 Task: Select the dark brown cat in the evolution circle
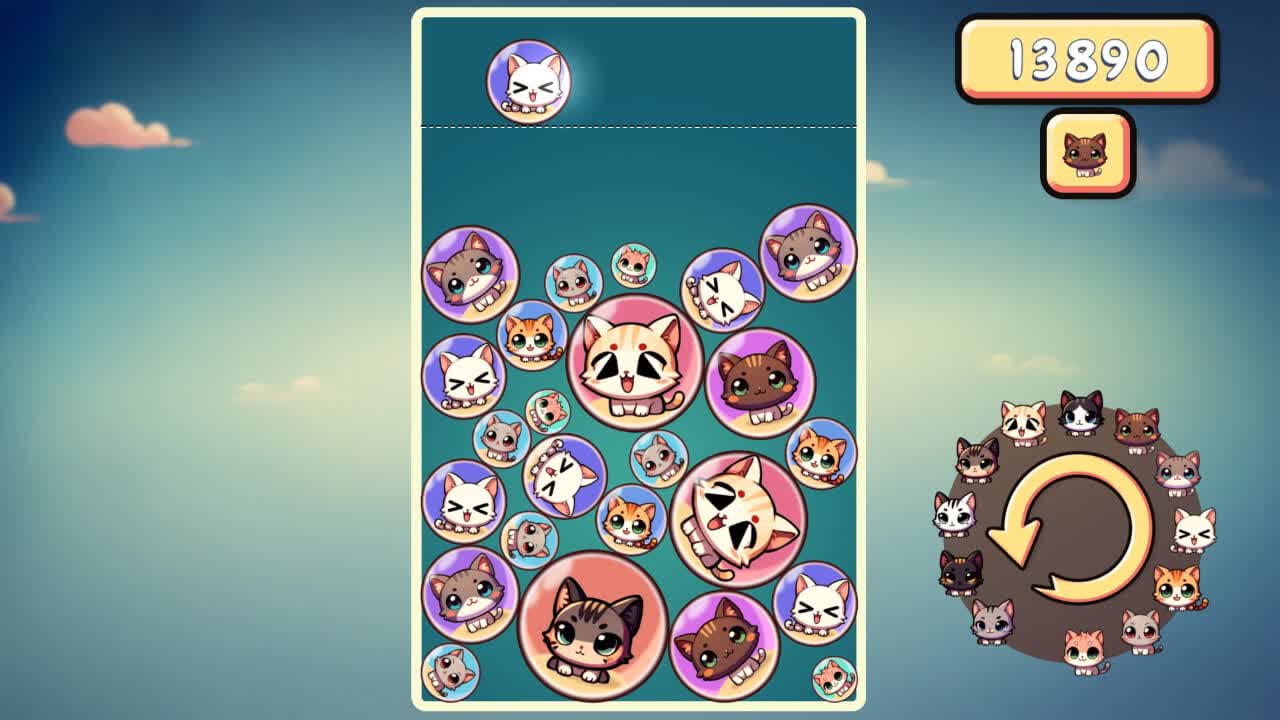click(1137, 426)
